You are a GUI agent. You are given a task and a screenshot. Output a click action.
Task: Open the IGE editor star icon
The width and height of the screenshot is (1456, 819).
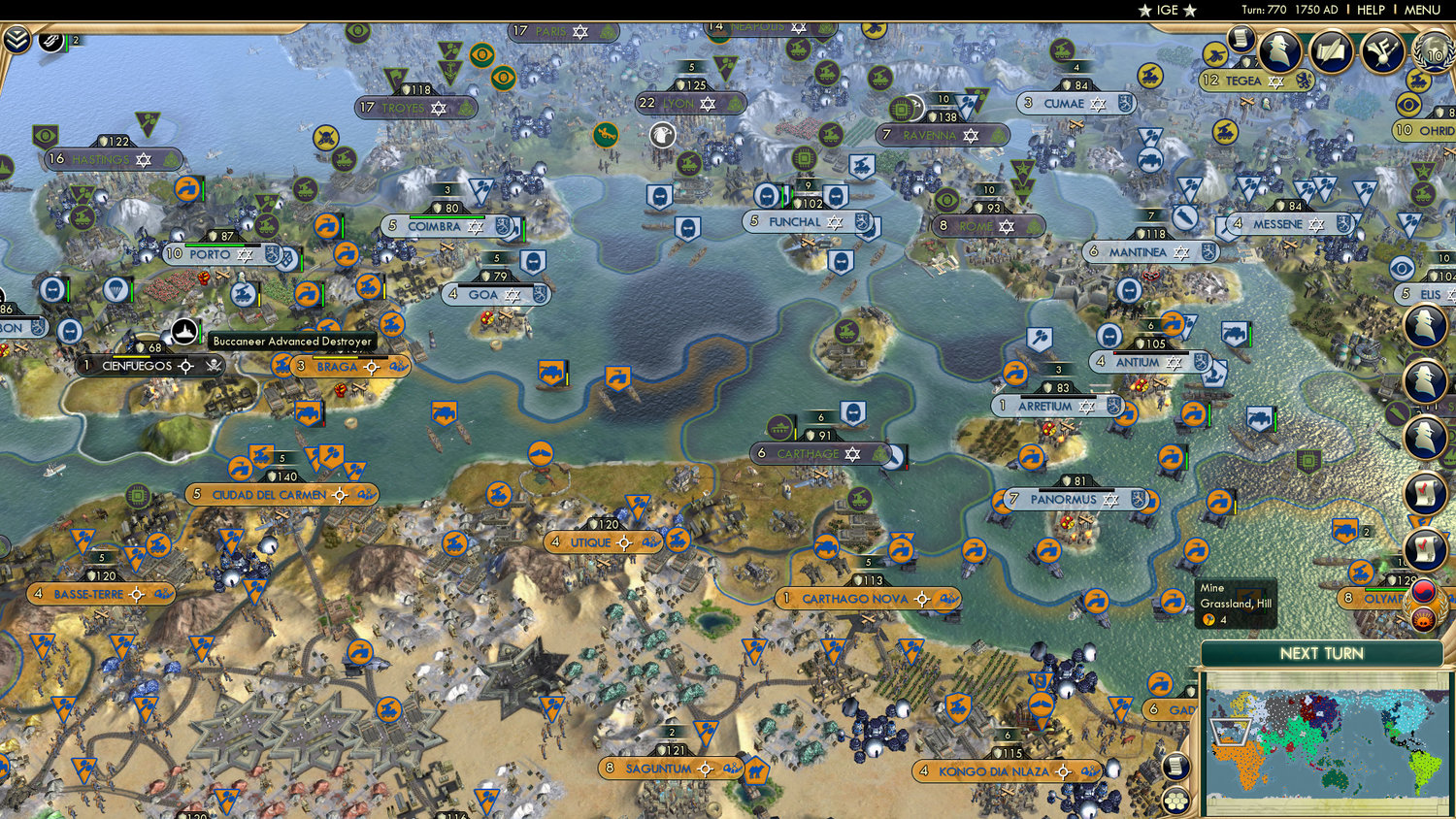[x=1145, y=10]
